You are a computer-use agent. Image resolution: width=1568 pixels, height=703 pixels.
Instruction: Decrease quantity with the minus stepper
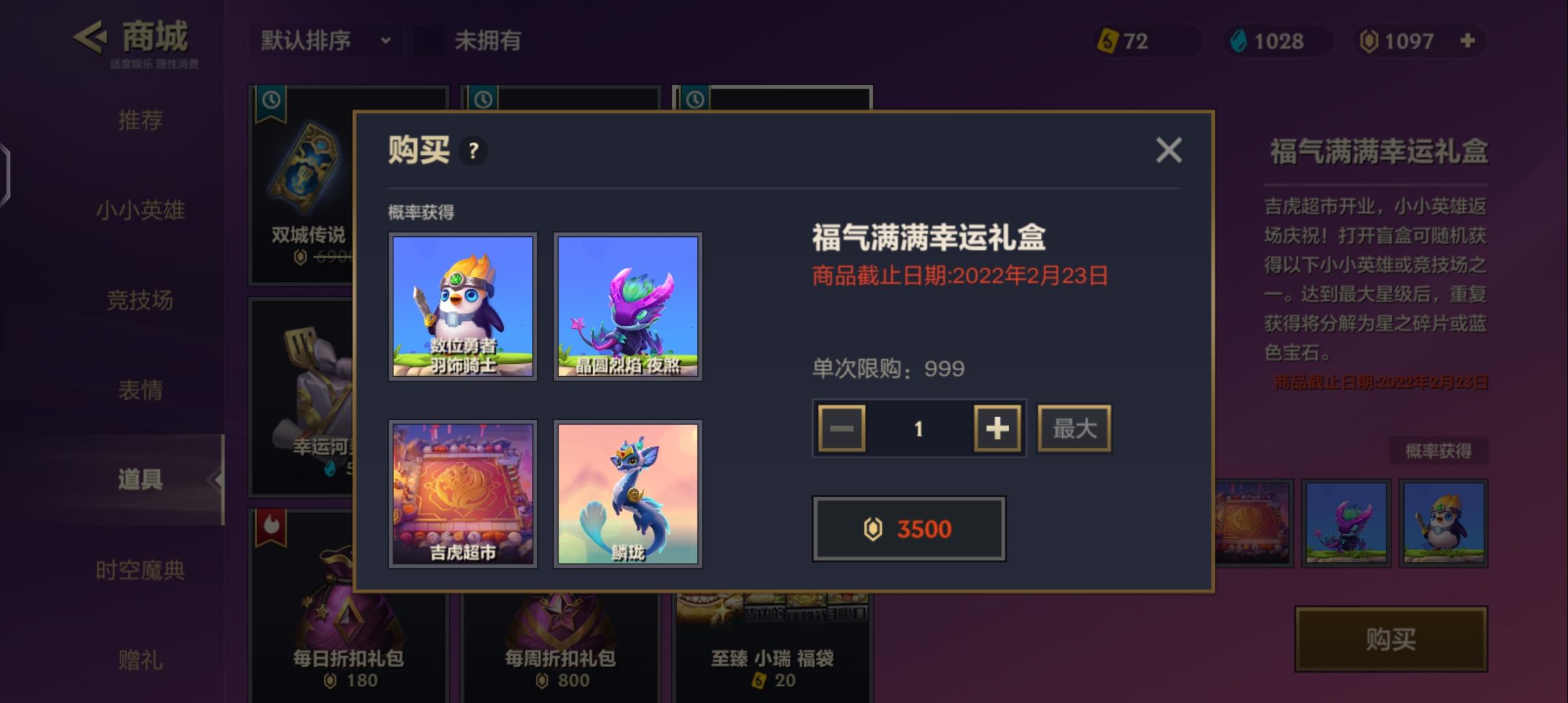(841, 428)
